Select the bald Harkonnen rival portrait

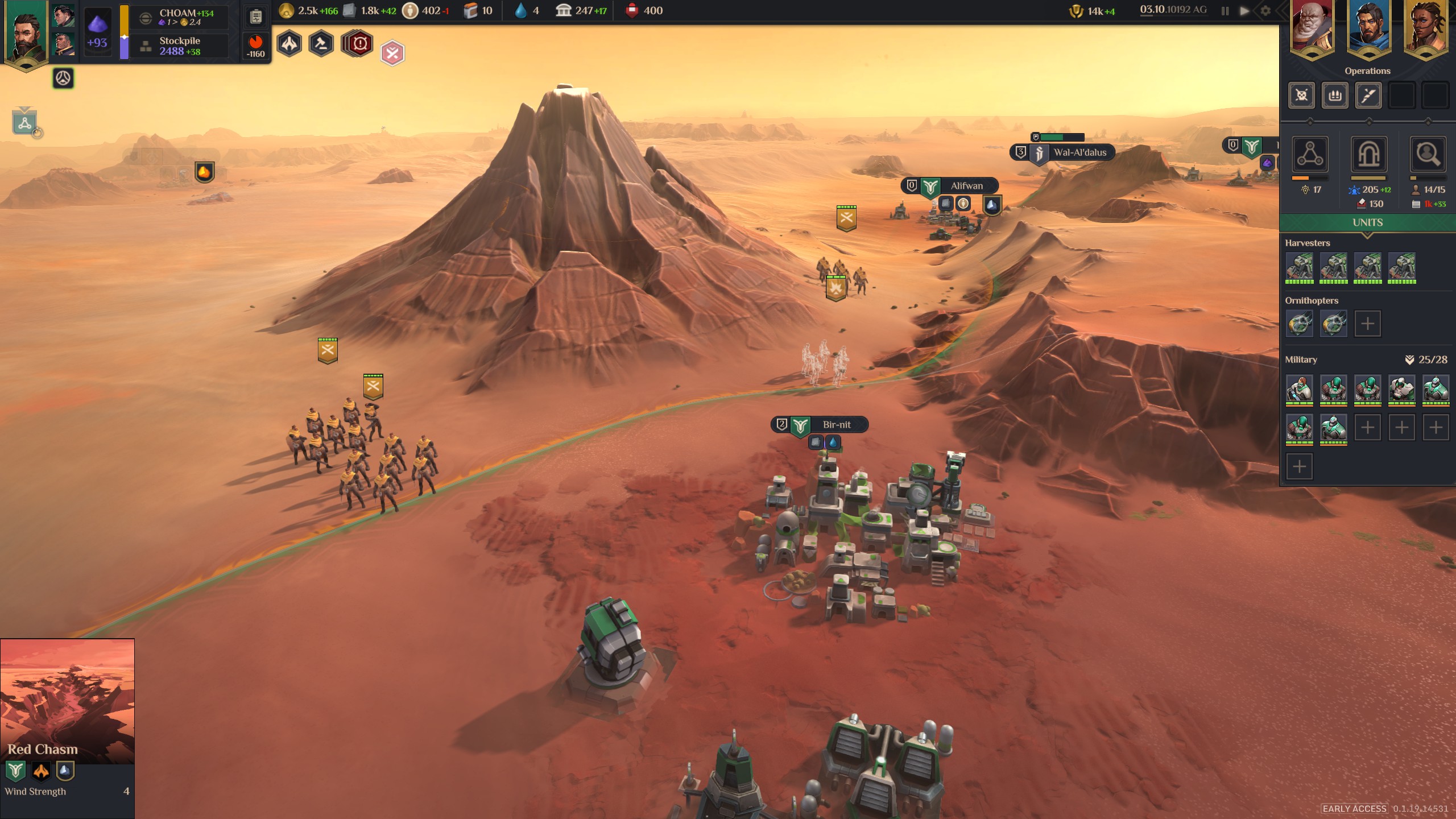pyautogui.click(x=1312, y=28)
